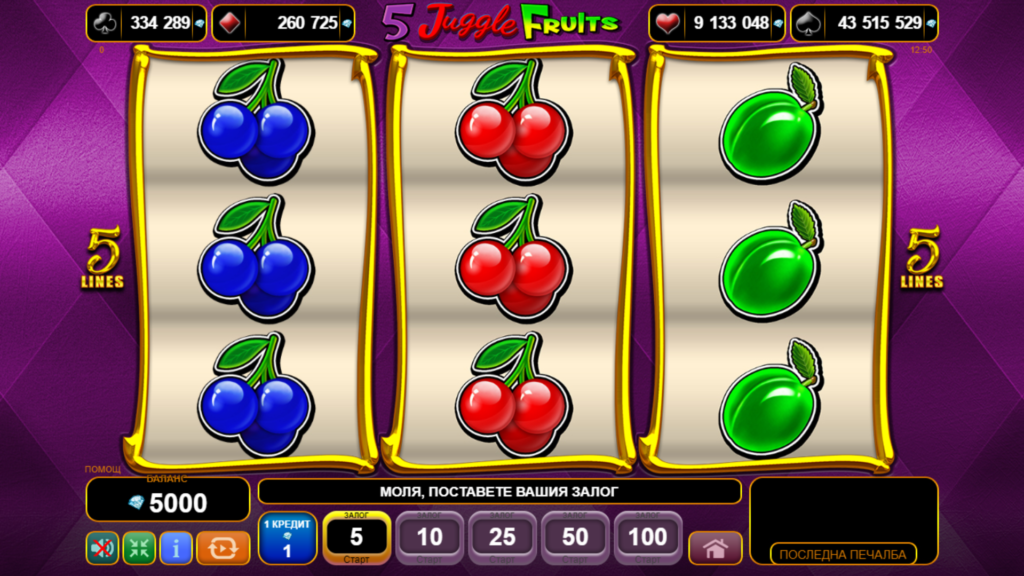Open the help label above the balance
Viewport: 1024px width, 576px height.
coord(102,469)
